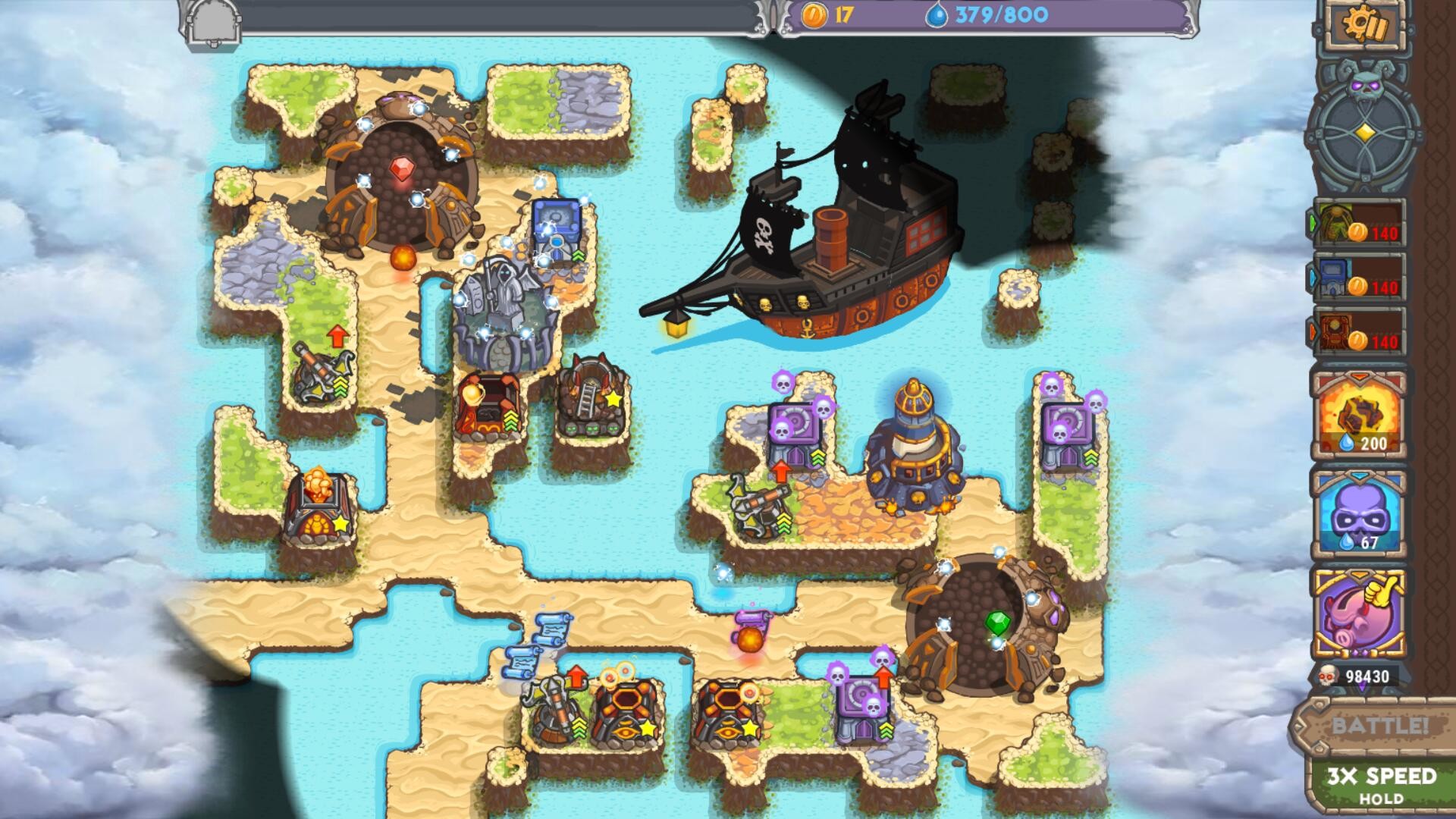Click the mana gauge showing 379/800
The height and width of the screenshot is (819, 1456).
point(986,12)
